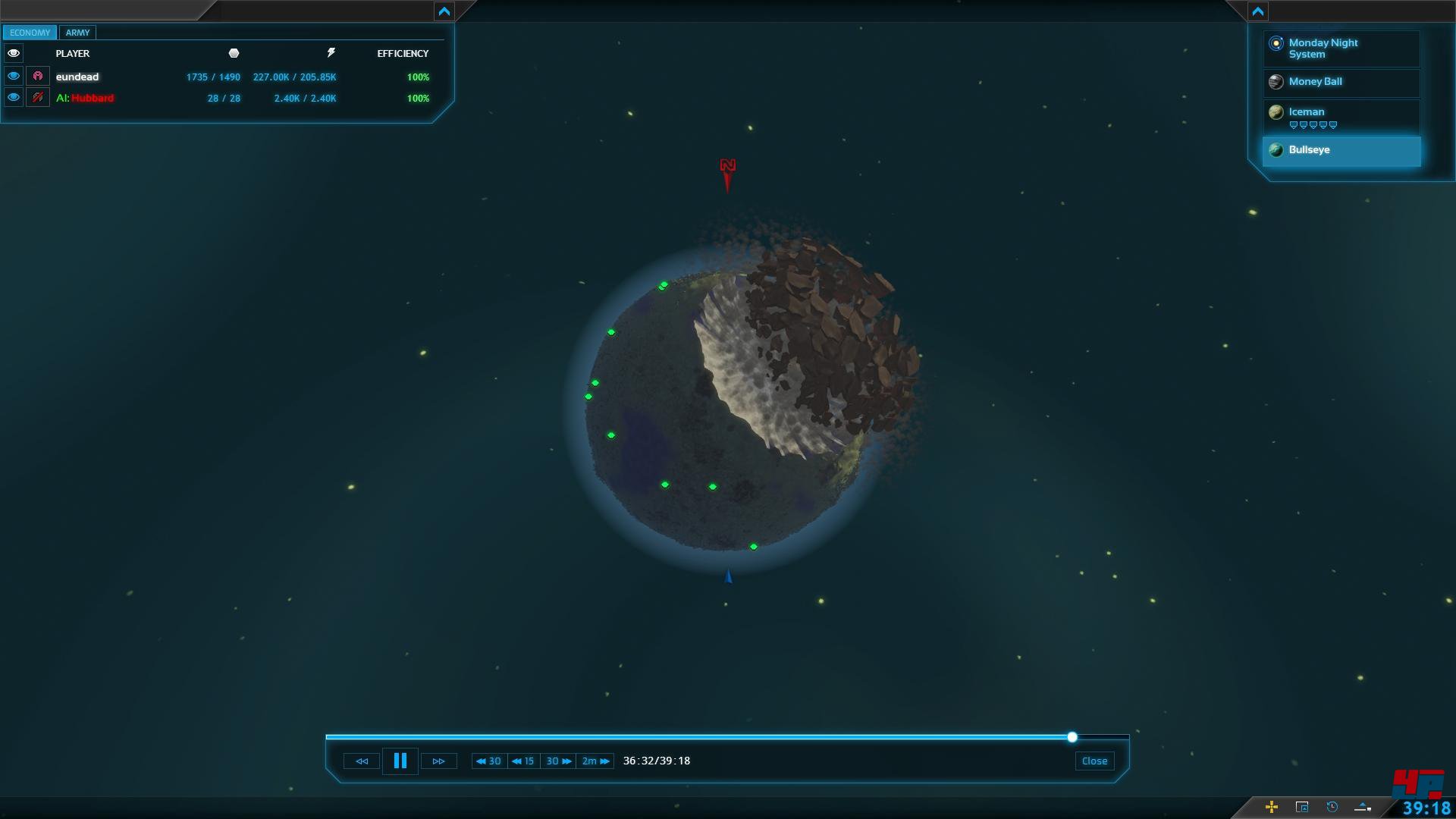Click the replay timeline scrubber handle

point(1072,737)
